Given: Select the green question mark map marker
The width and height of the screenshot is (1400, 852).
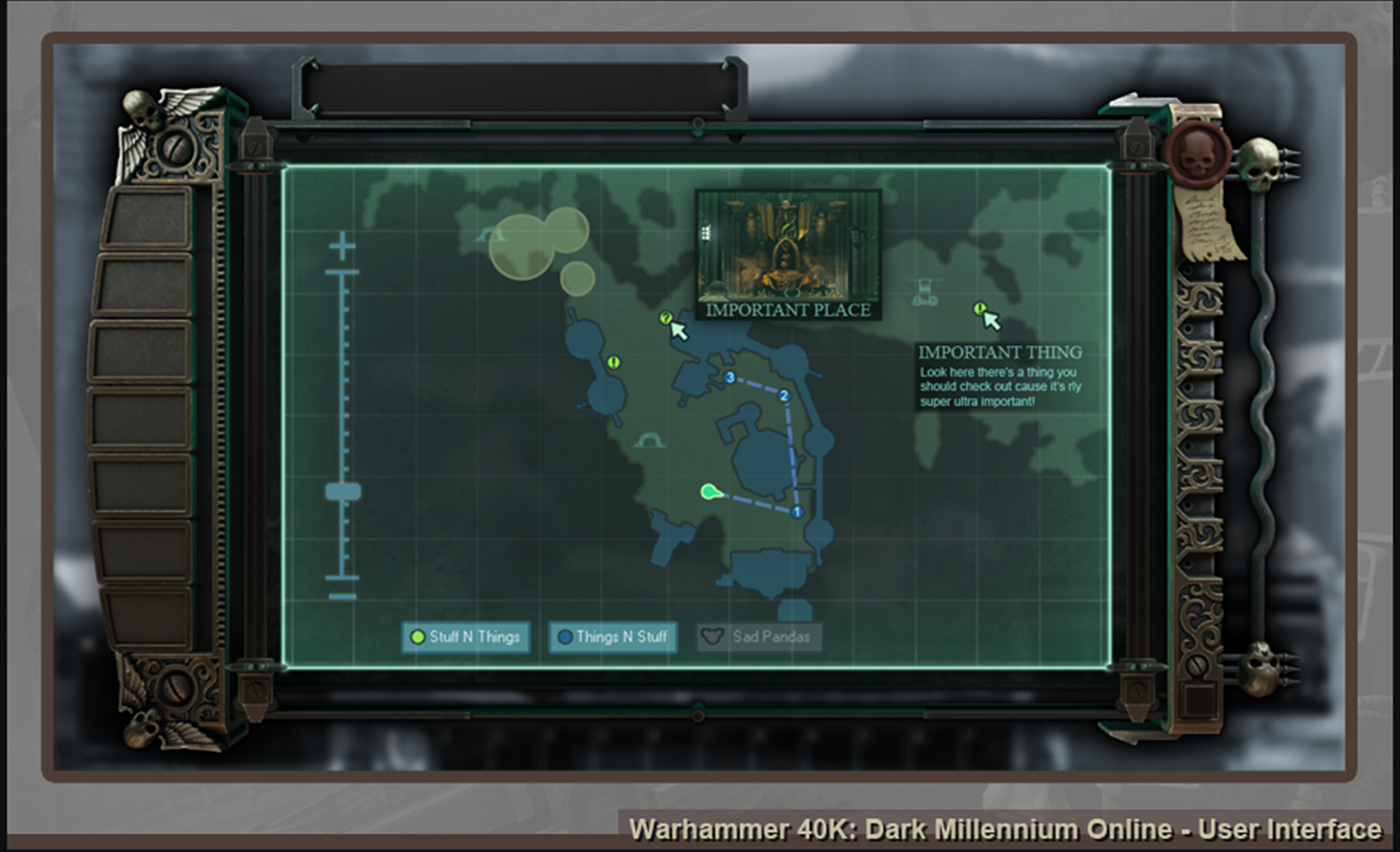Looking at the screenshot, I should (666, 318).
